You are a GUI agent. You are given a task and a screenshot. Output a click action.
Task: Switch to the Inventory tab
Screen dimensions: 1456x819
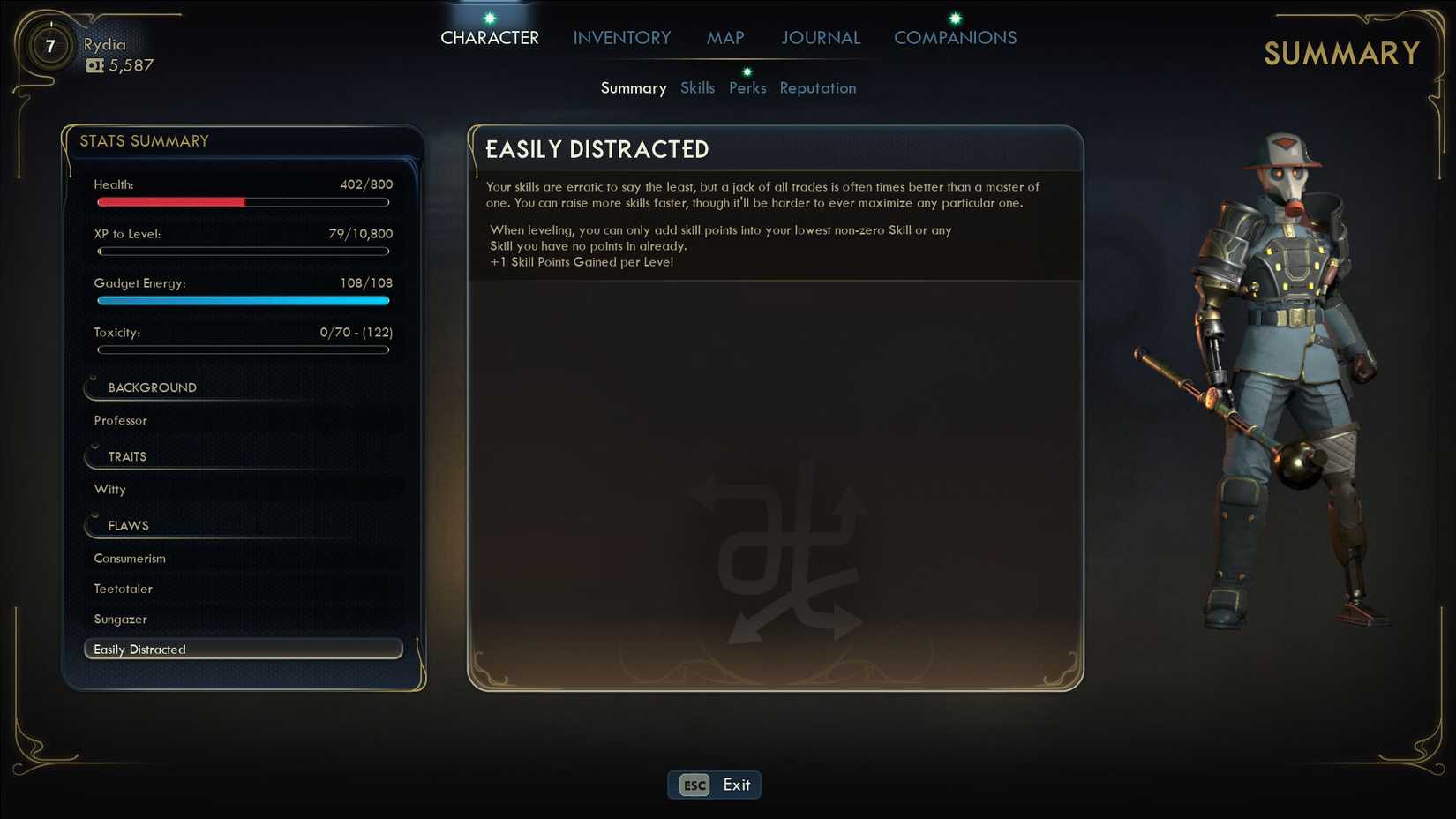pos(621,37)
